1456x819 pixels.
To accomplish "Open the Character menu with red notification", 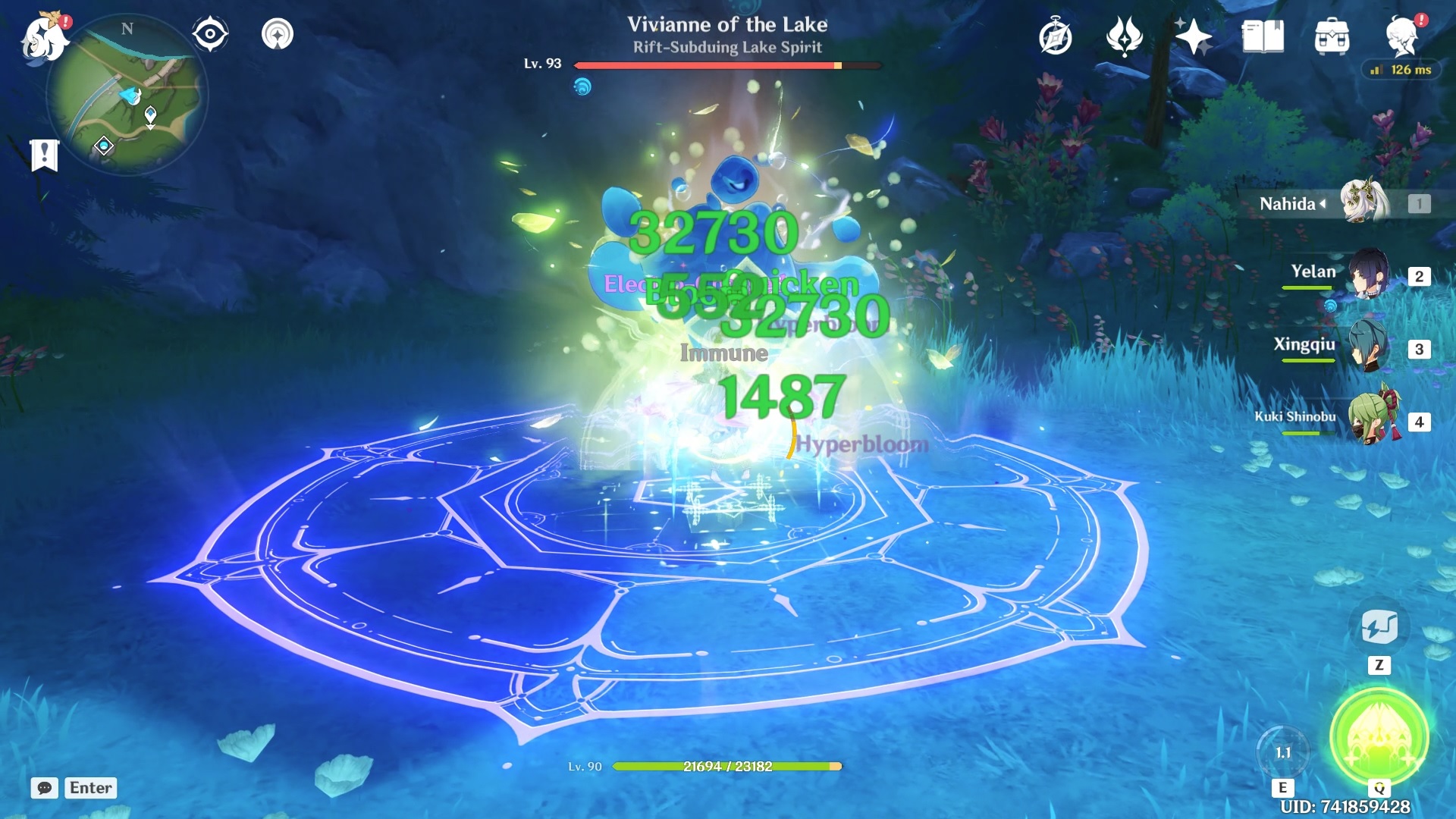I will pos(1407,34).
